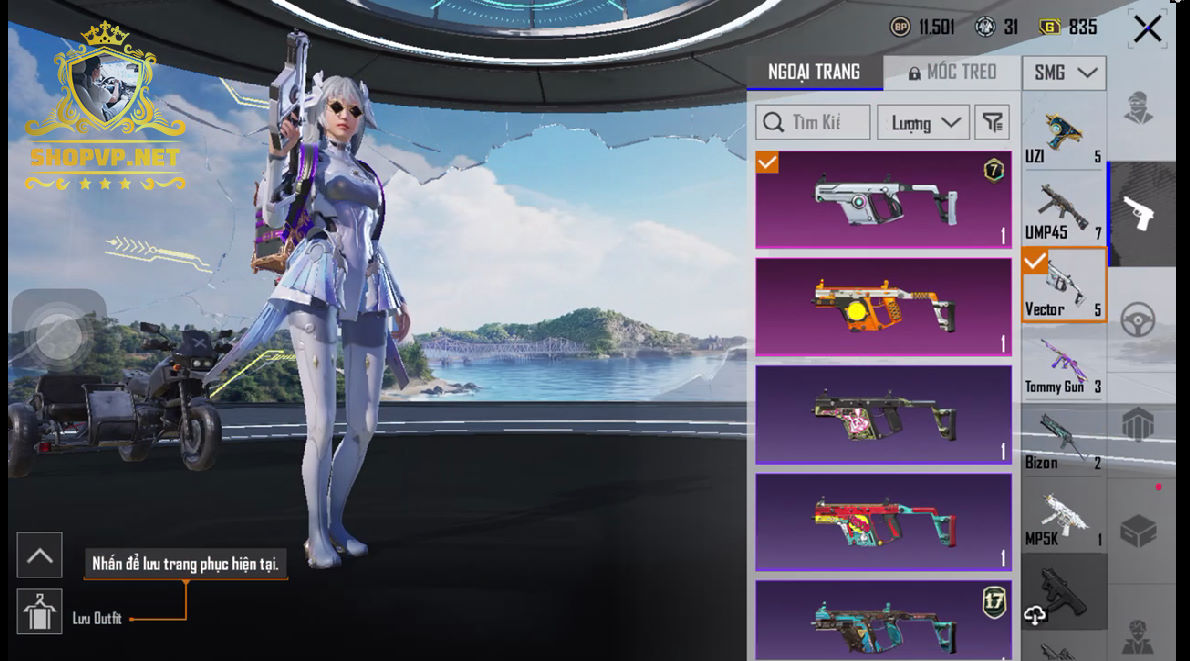Viewport: 1190px width, 661px height.
Task: Choose the UMP45 weapon category
Action: (1063, 212)
